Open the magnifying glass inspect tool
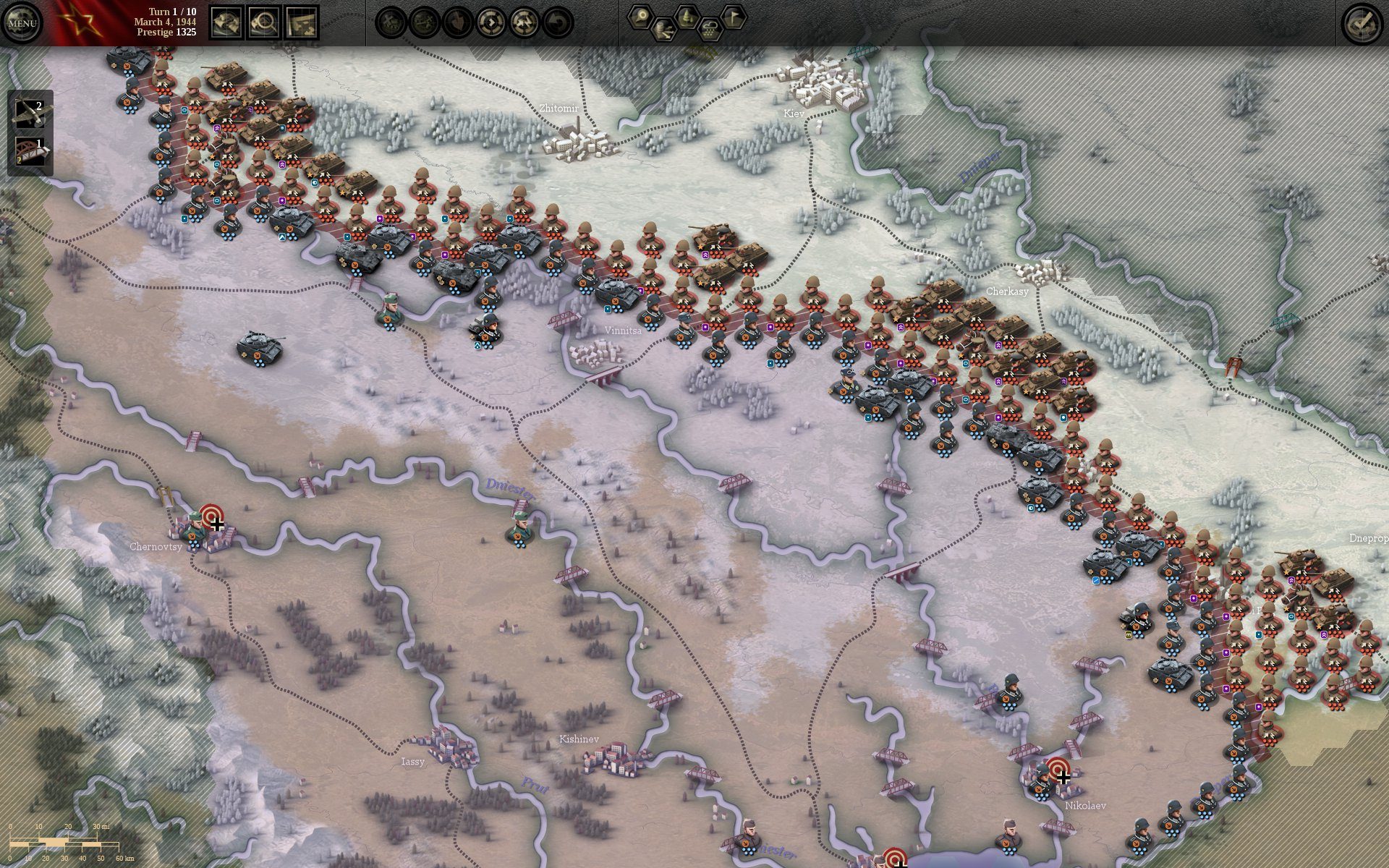This screenshot has width=1389, height=868. click(264, 23)
